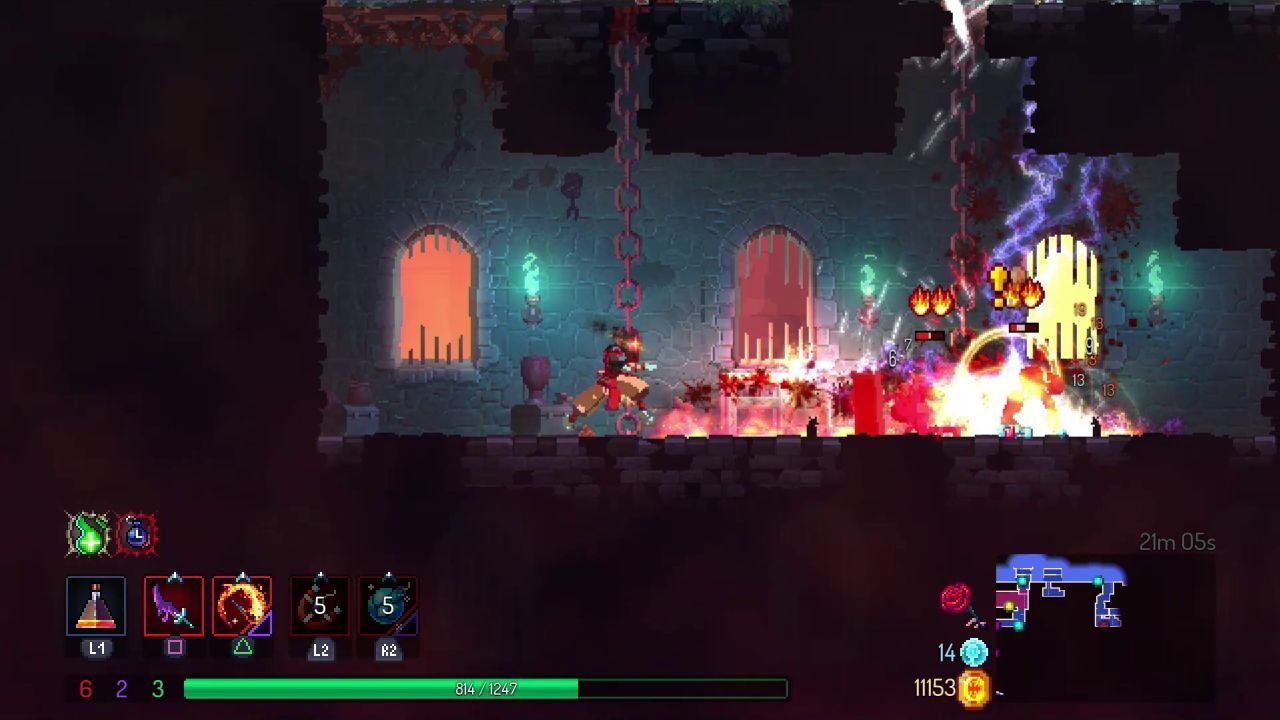The image size is (1280, 720).
Task: Select the purple blade weapon slot
Action: [x=174, y=606]
